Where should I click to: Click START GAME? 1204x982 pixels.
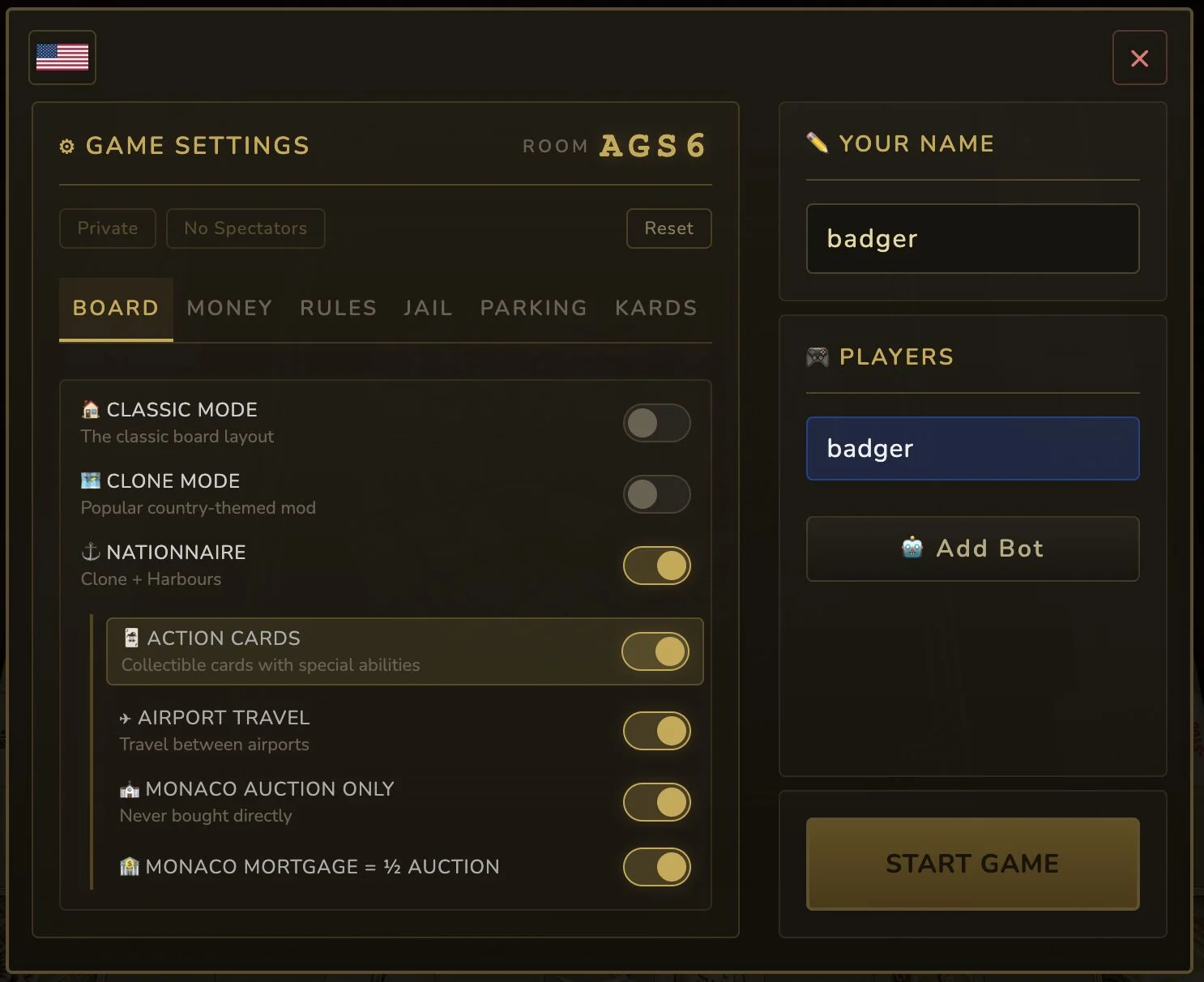972,864
